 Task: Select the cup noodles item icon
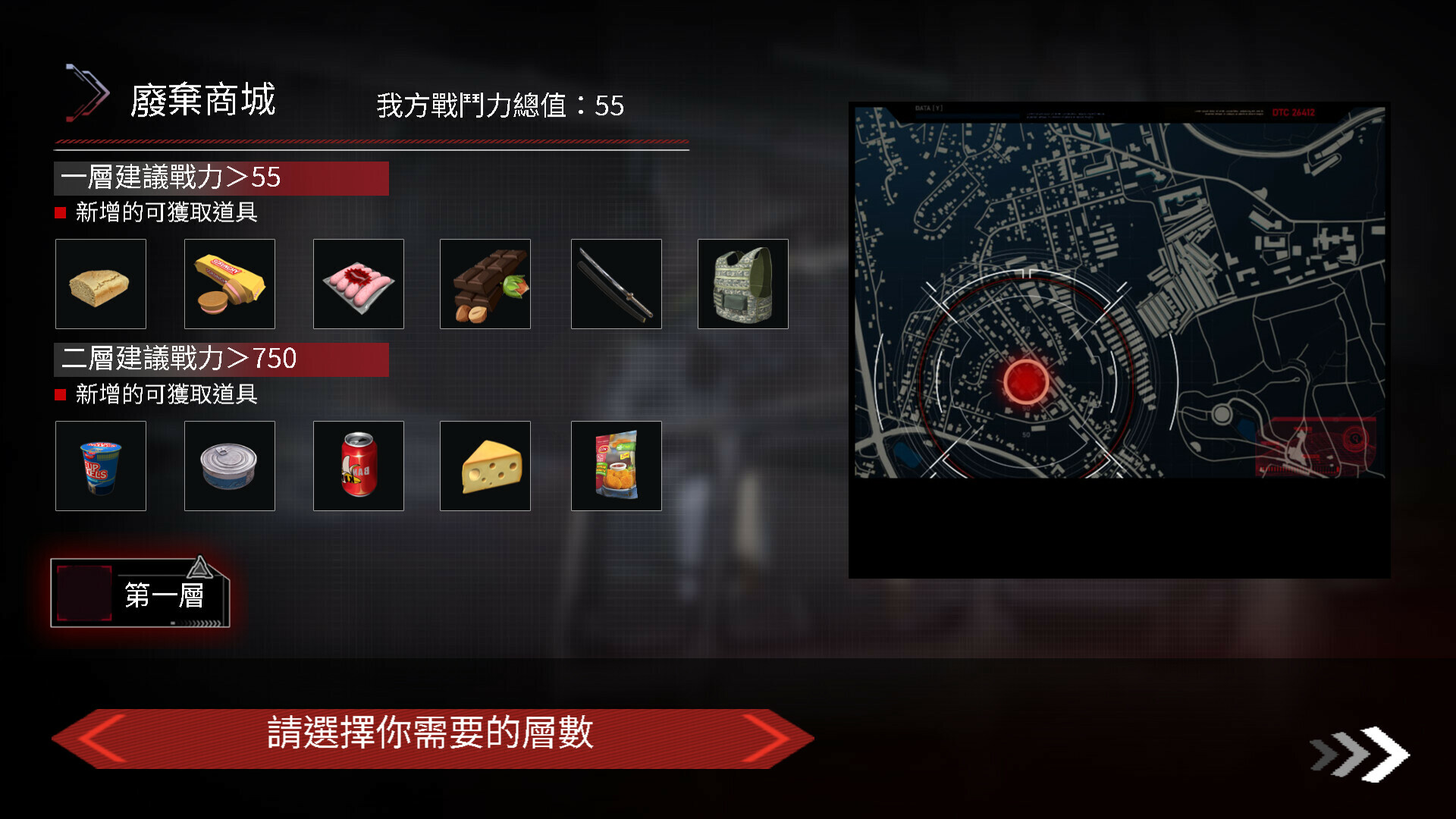[x=100, y=466]
